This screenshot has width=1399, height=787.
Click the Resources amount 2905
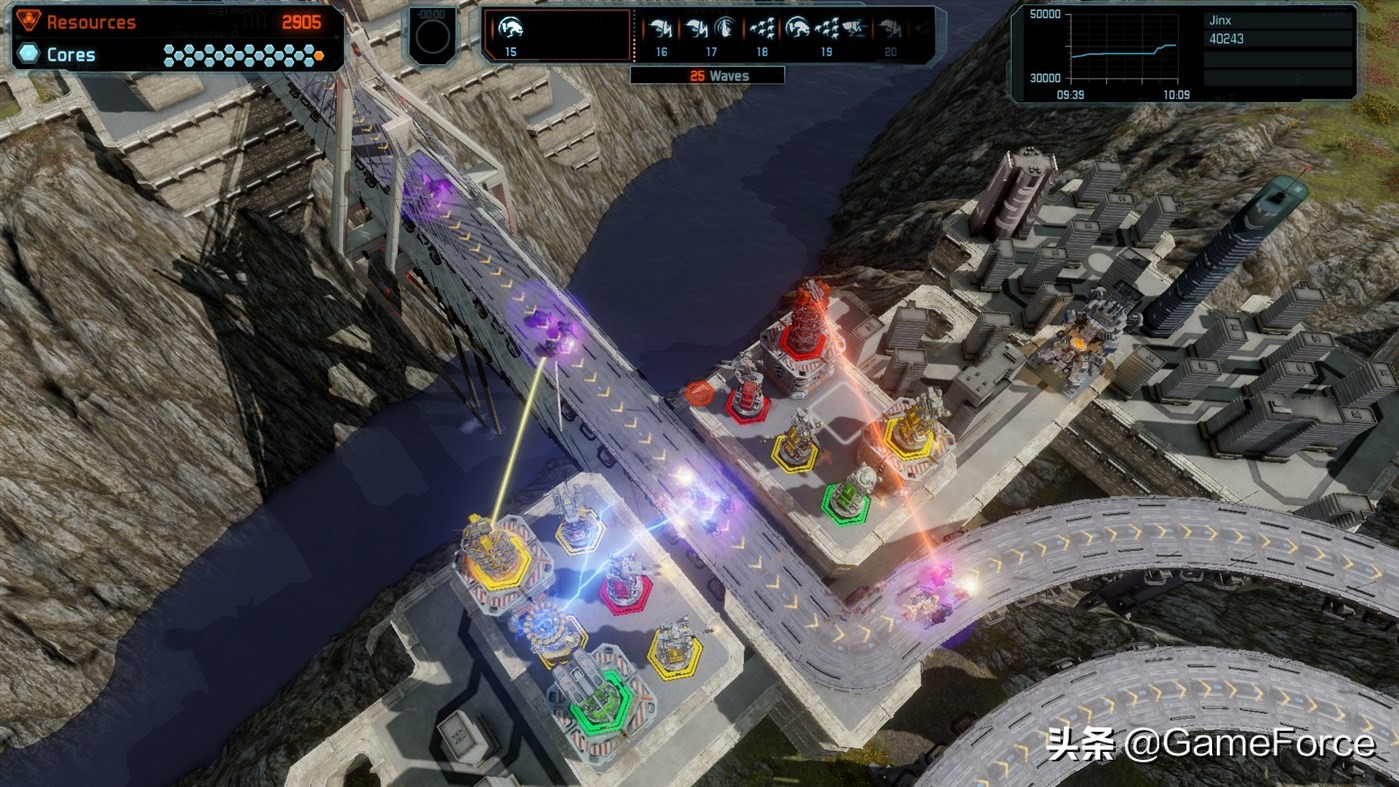point(304,21)
